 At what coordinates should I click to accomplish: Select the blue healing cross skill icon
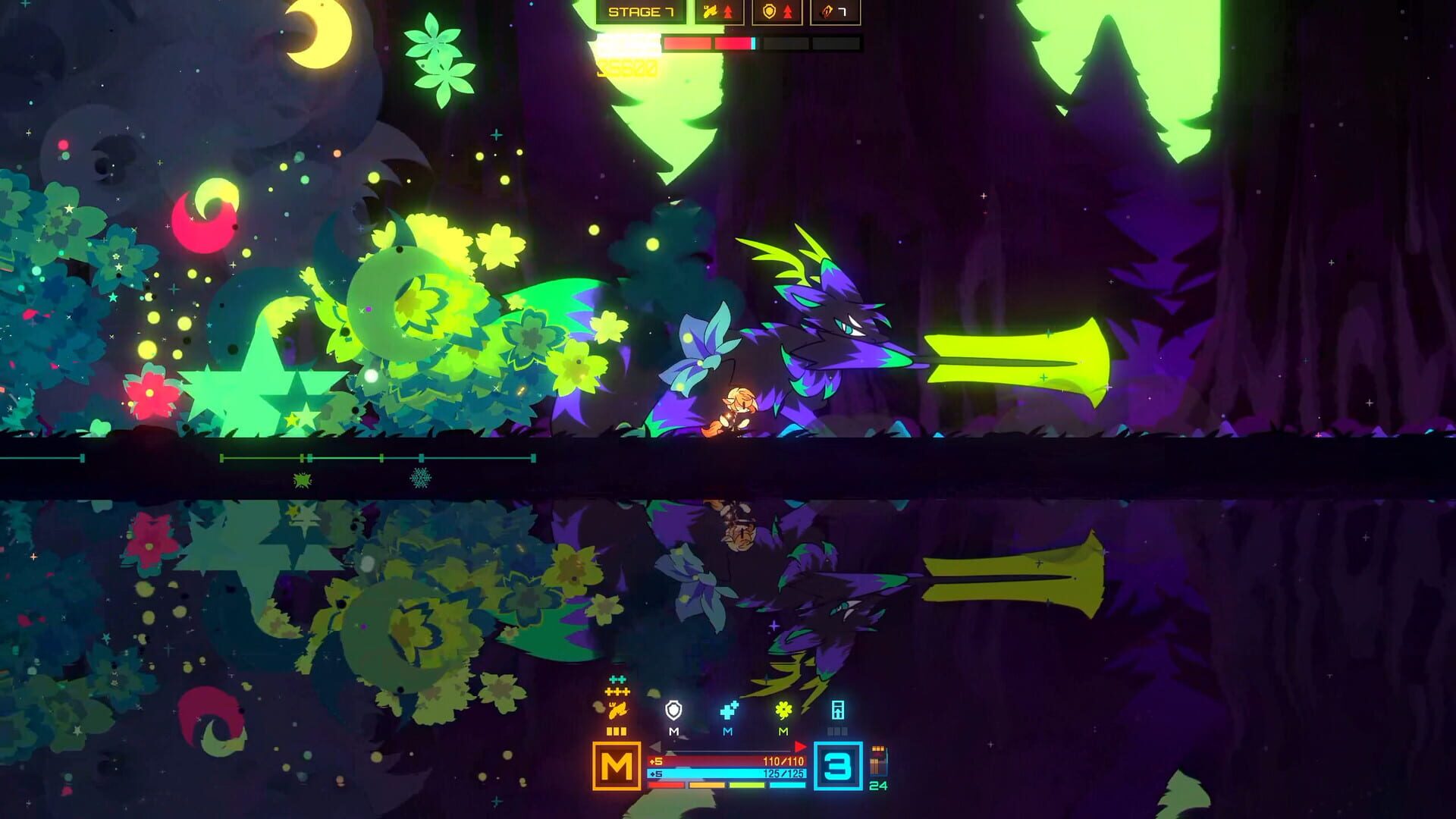(730, 709)
